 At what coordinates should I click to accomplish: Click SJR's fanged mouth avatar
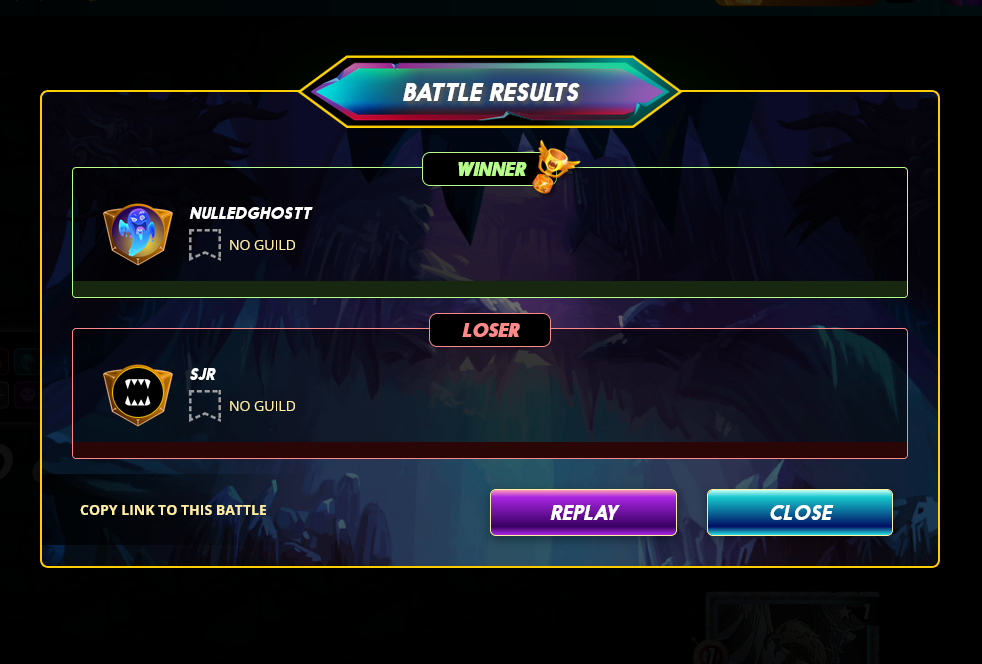point(138,394)
